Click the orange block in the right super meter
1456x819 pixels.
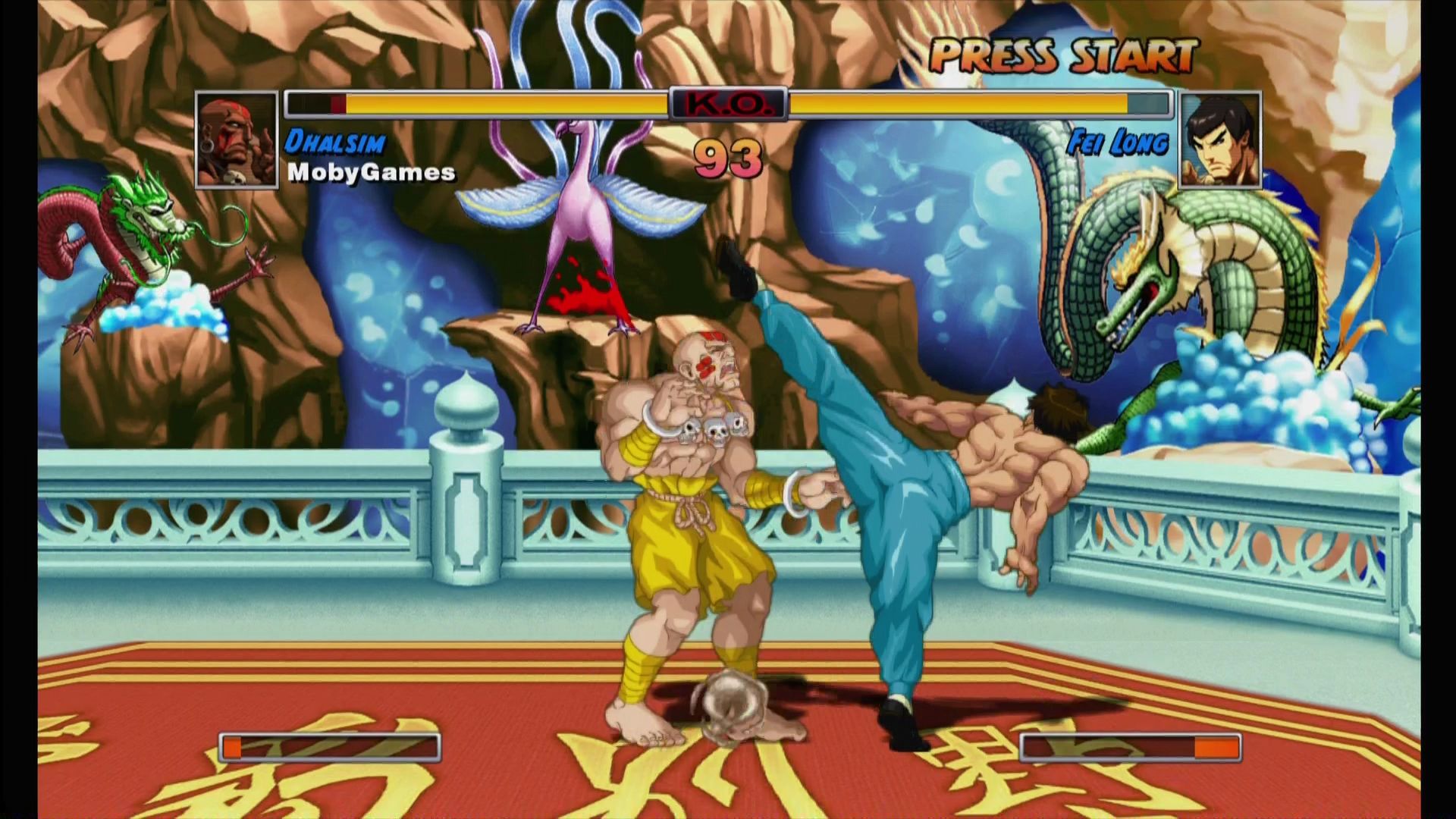[x=1218, y=748]
